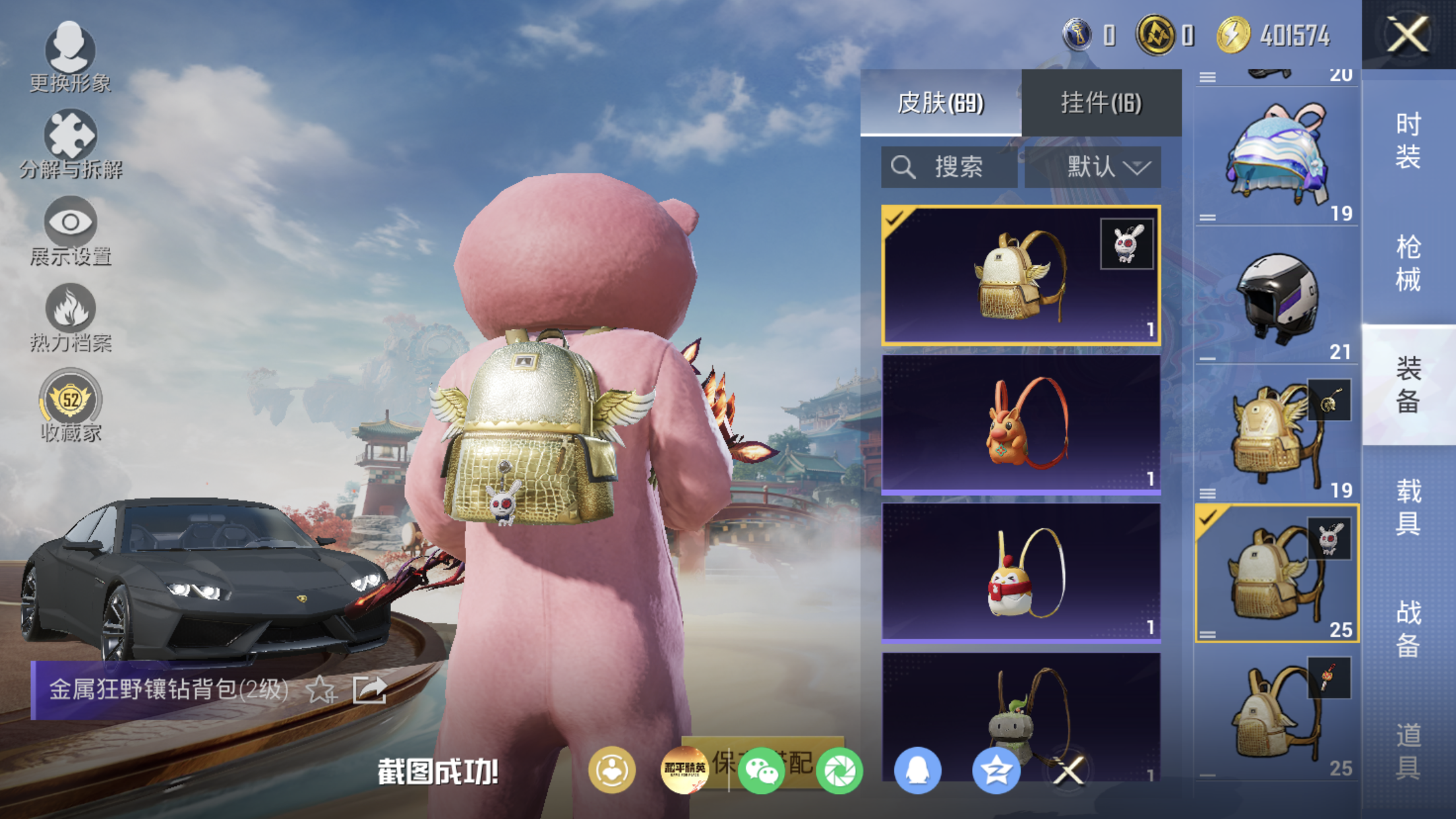Favorite the backpack with the star icon

point(321,690)
